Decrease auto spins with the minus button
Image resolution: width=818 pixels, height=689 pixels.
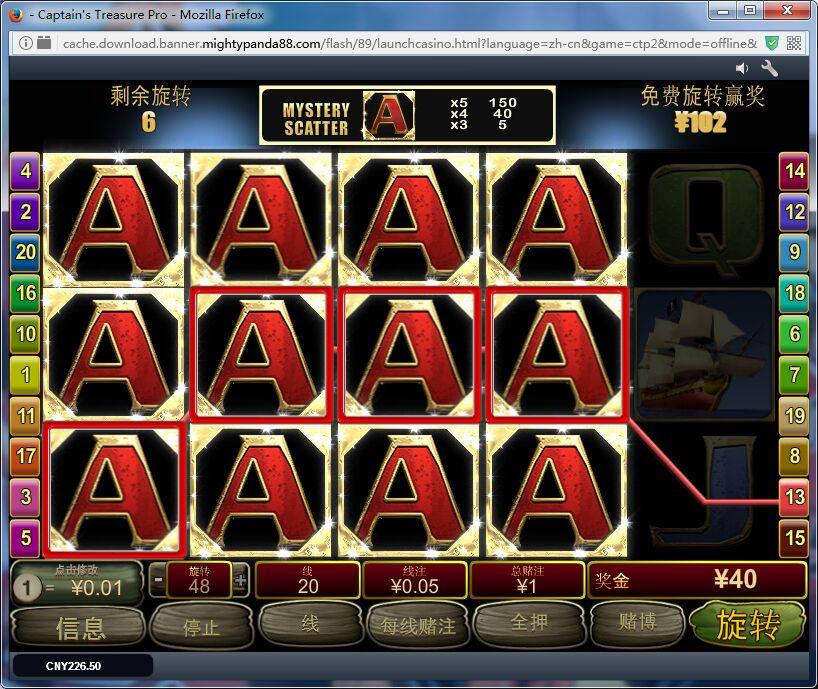point(159,580)
